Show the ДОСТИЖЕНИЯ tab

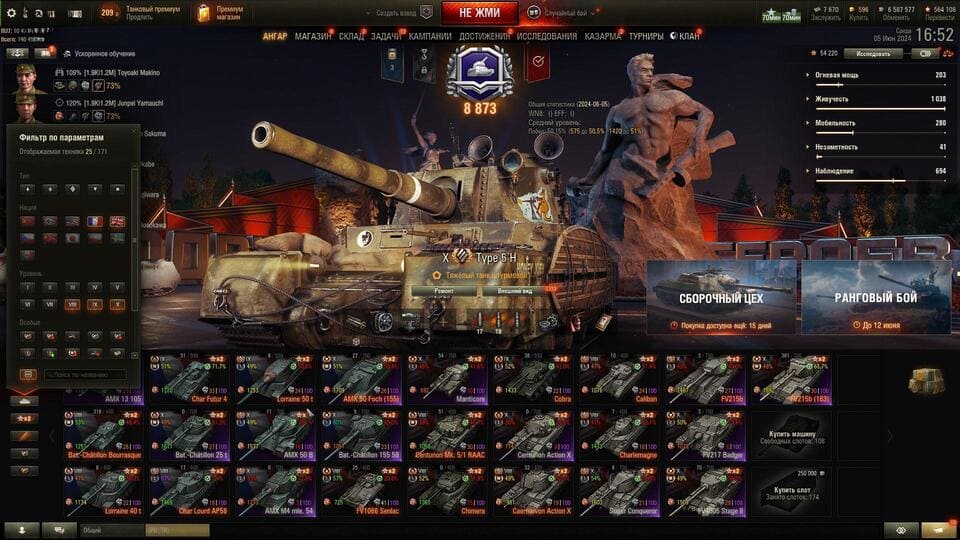tap(485, 36)
